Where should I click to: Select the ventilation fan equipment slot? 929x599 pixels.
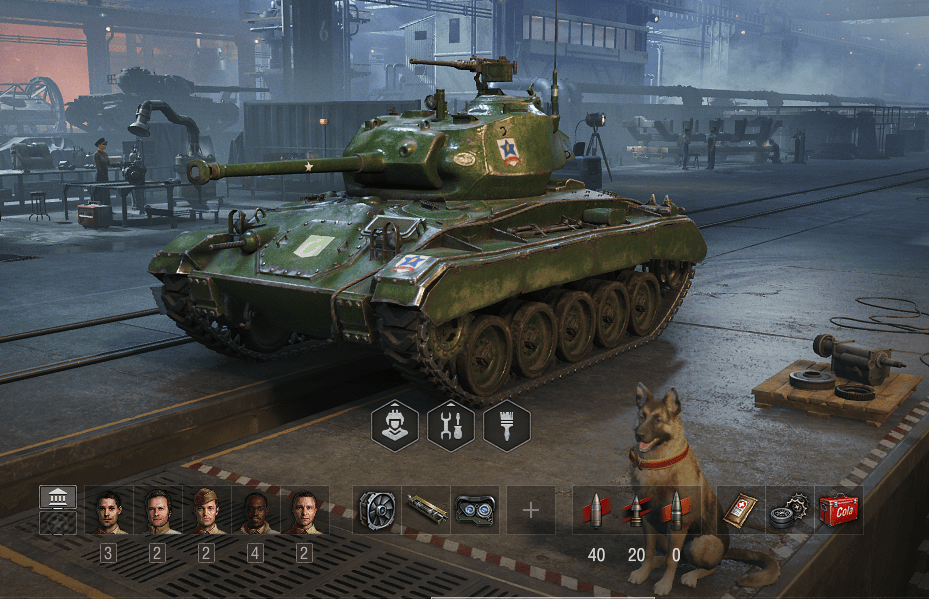coord(377,510)
